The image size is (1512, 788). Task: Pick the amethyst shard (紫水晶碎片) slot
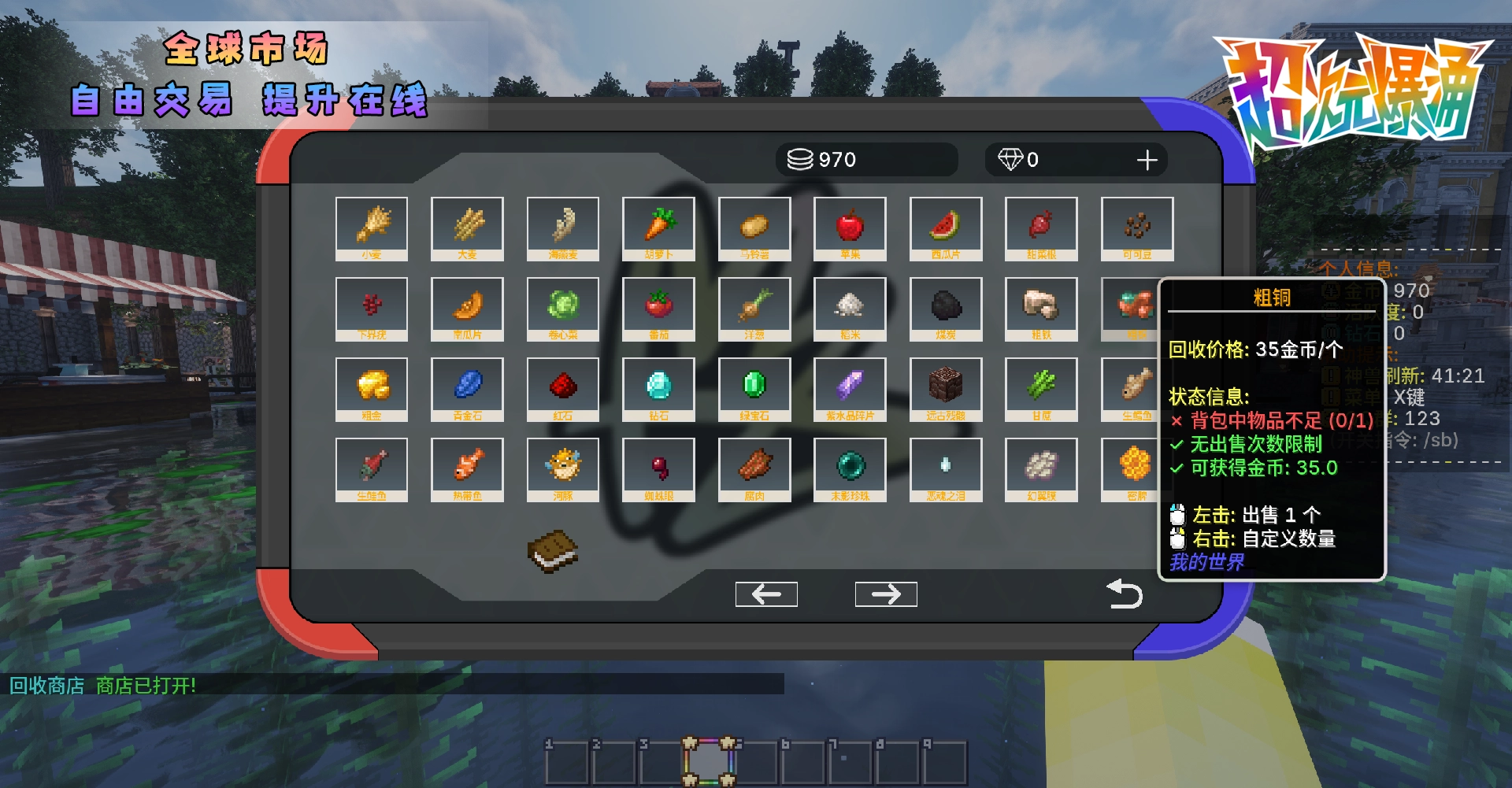tap(850, 388)
